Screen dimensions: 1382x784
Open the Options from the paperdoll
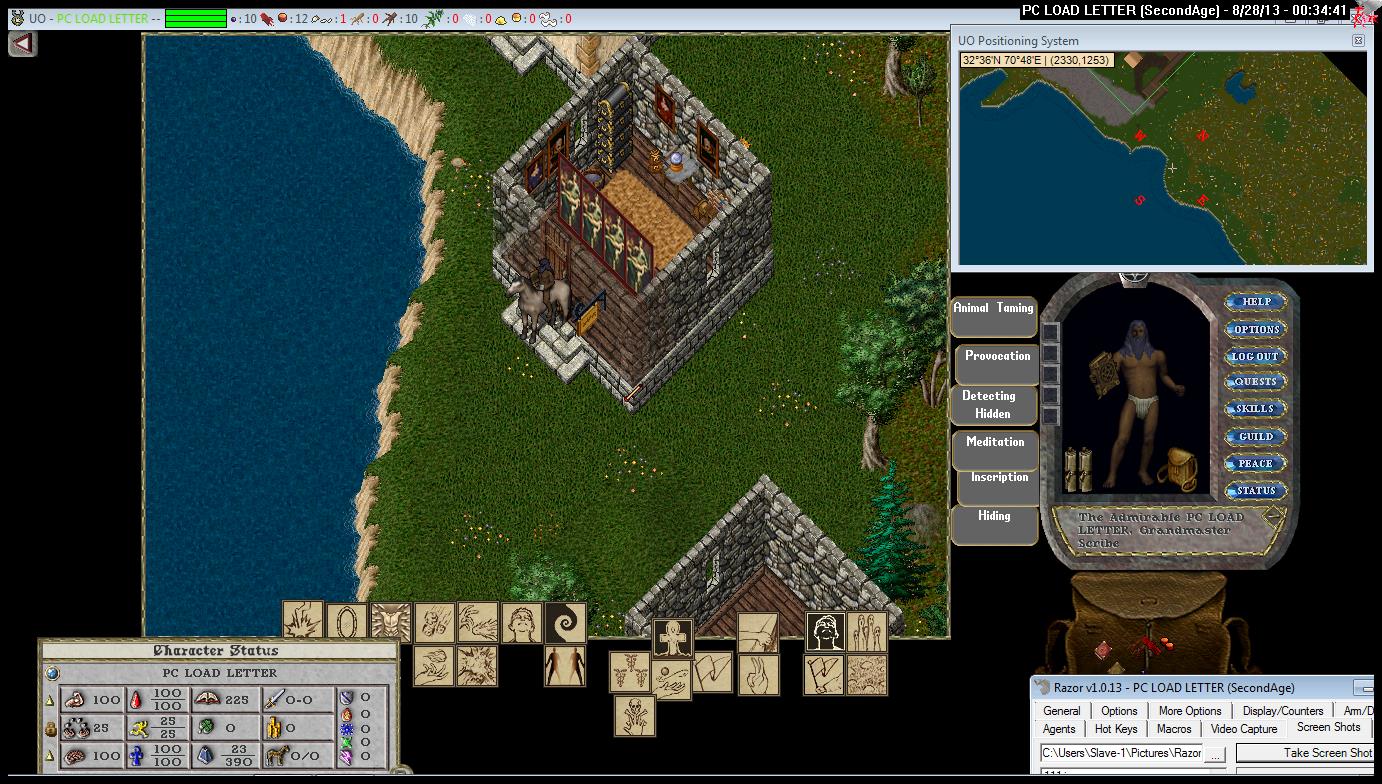(1256, 329)
